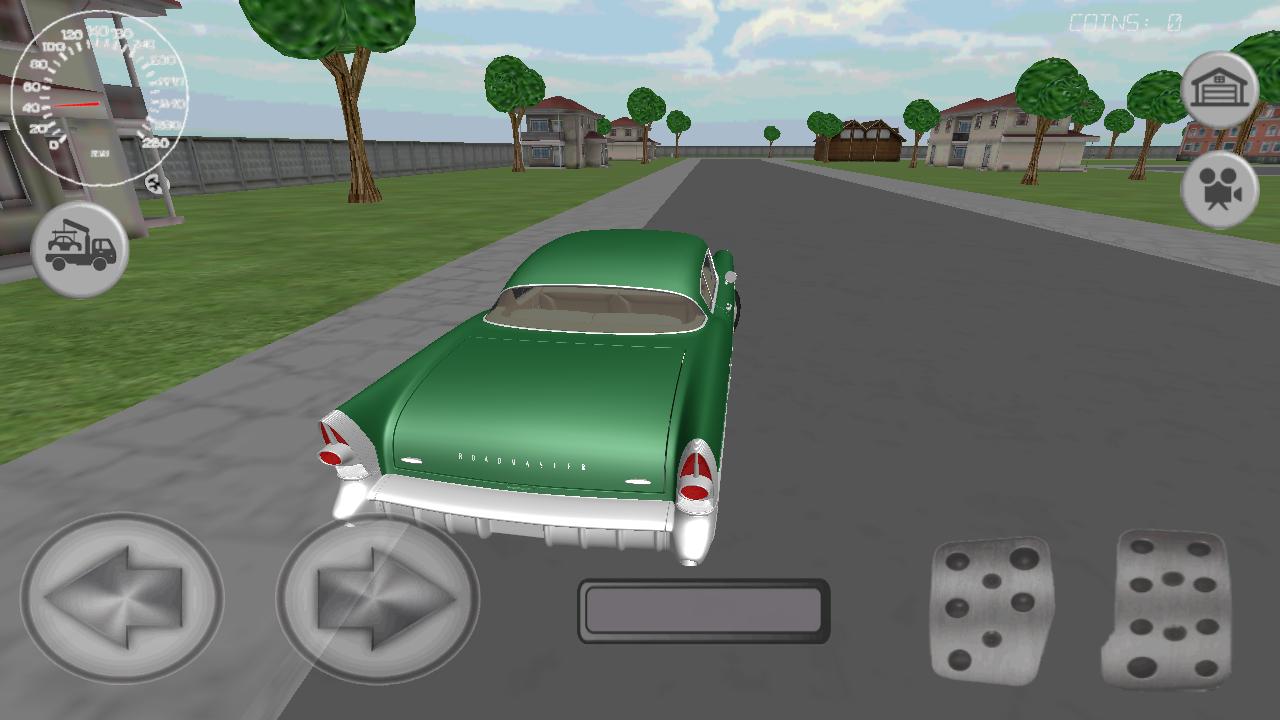1280x720 pixels.
Task: Steer right with the right arrow button
Action: [378, 598]
